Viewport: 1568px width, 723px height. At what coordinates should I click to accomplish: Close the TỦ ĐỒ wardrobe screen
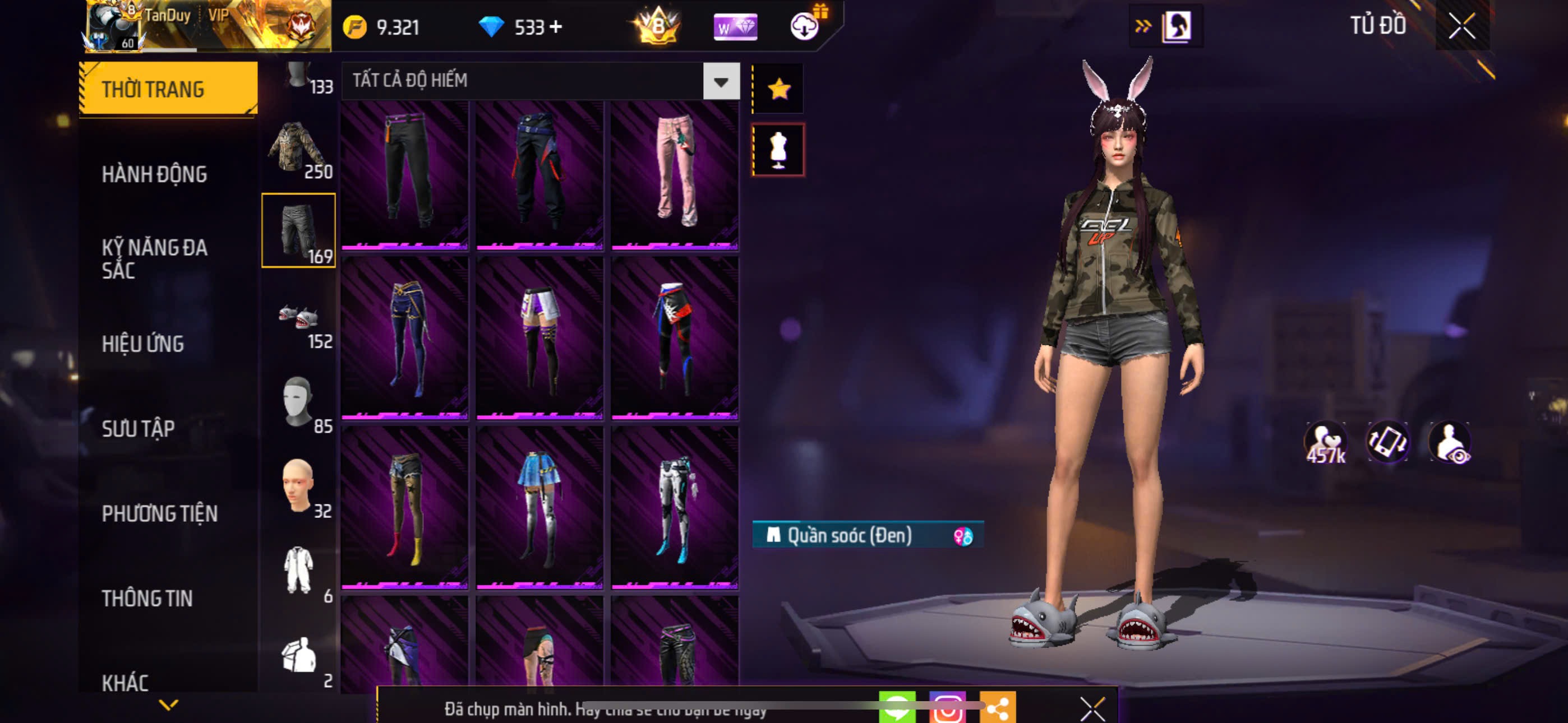click(1461, 26)
